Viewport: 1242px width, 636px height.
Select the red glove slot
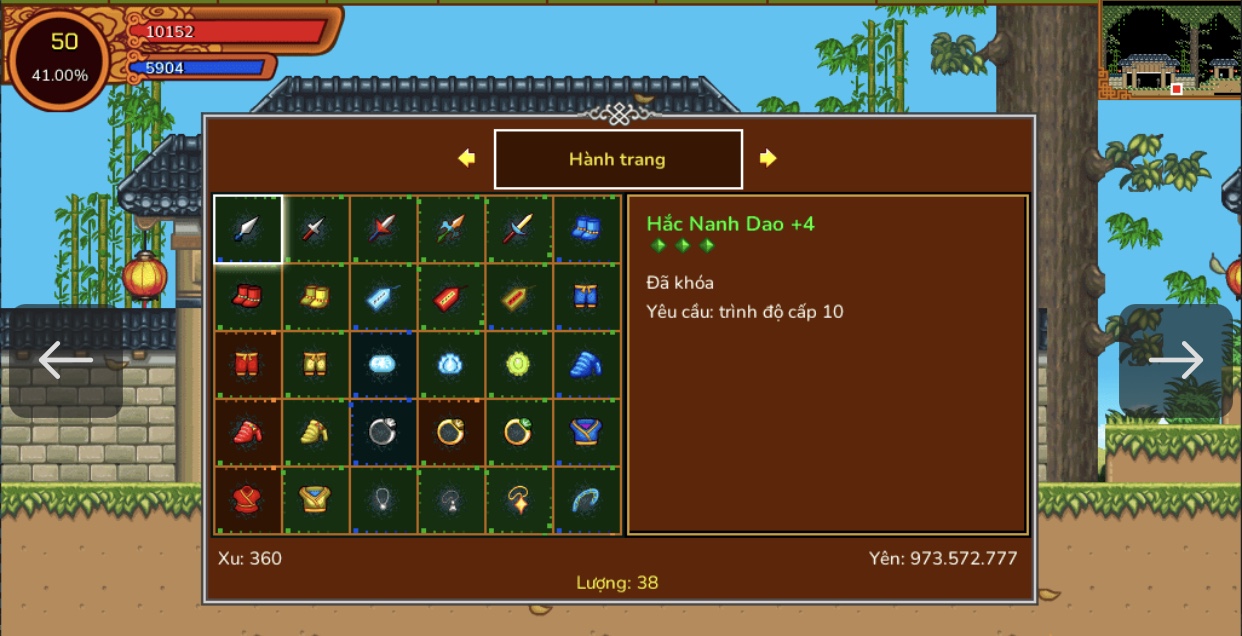(x=248, y=432)
